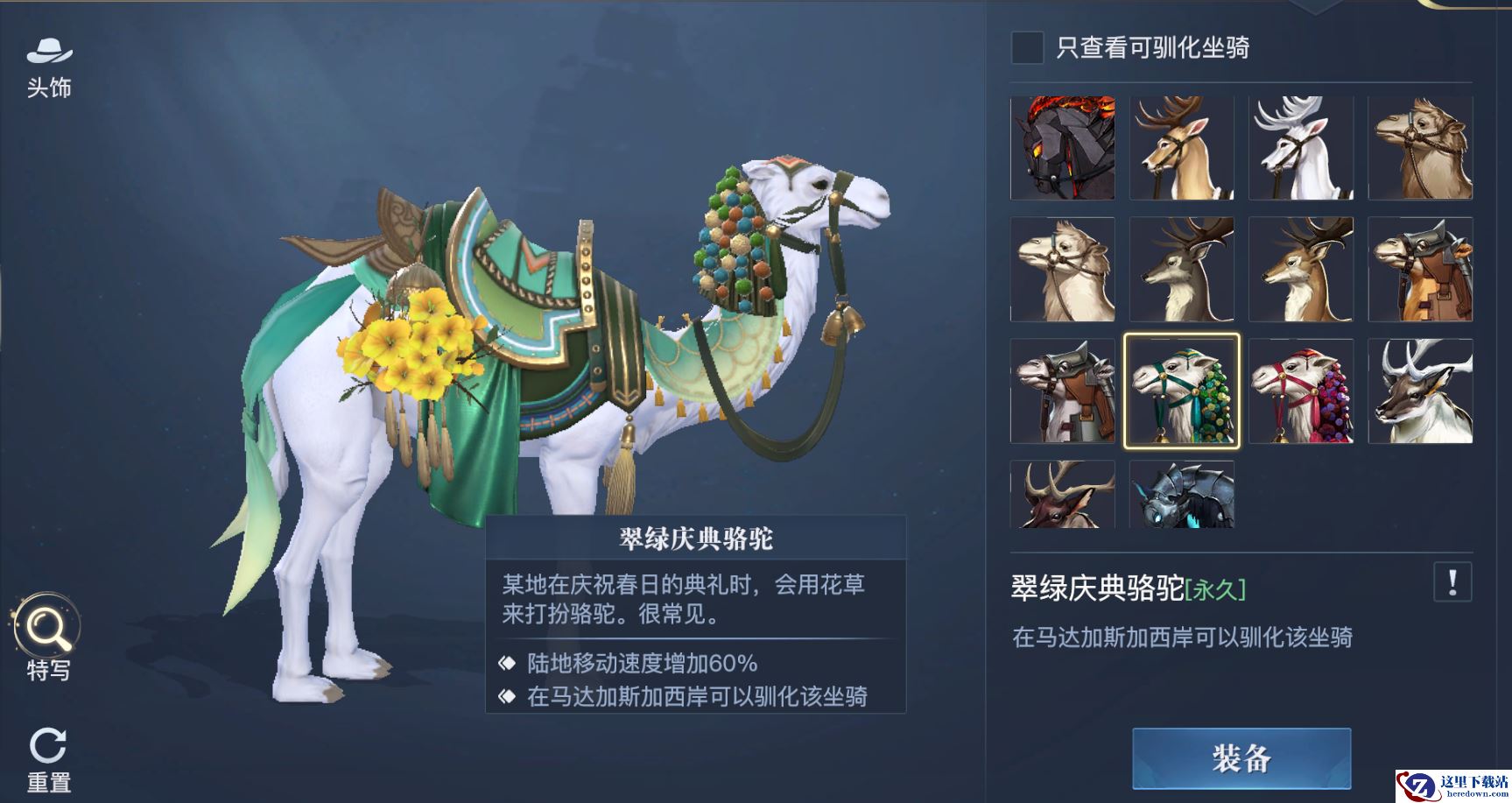The image size is (1512, 803).
Task: Open the 头饰 headgear option
Action: click(x=49, y=66)
